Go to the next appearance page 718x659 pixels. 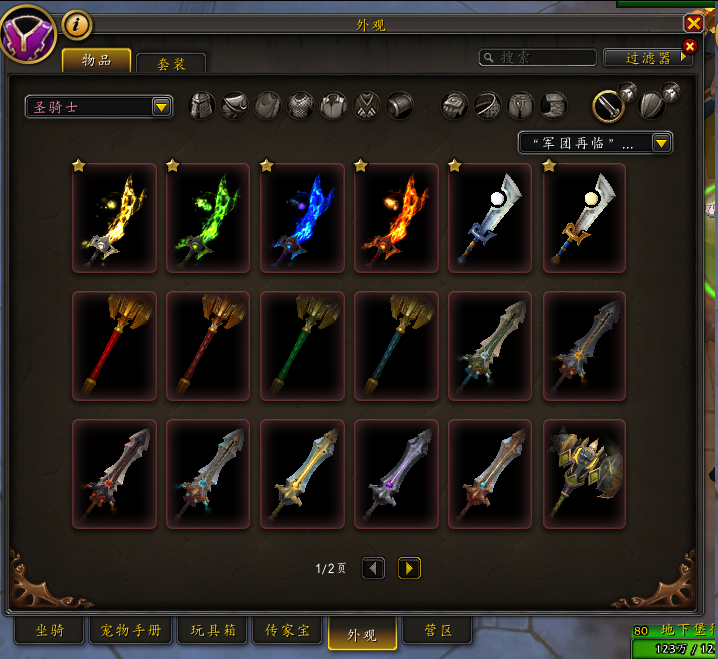point(409,568)
